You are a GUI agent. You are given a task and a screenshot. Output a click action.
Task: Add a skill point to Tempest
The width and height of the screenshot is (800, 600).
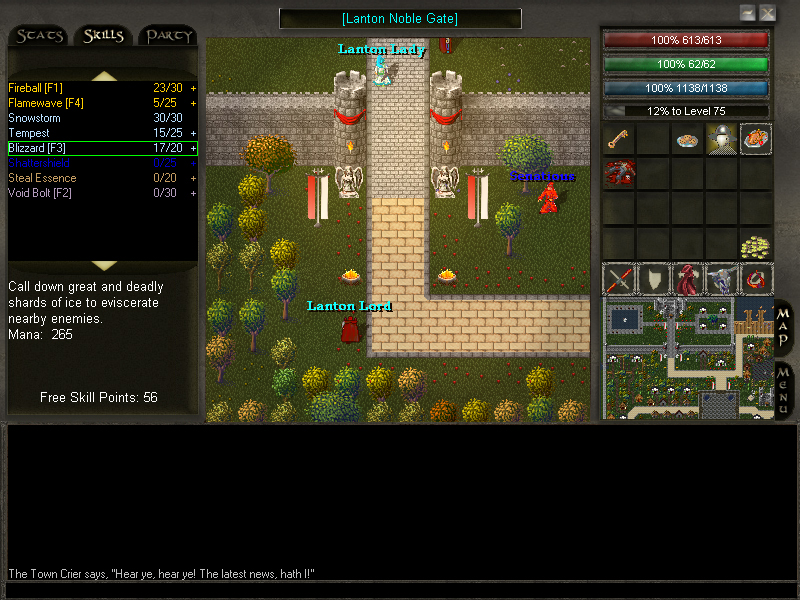[x=193, y=133]
